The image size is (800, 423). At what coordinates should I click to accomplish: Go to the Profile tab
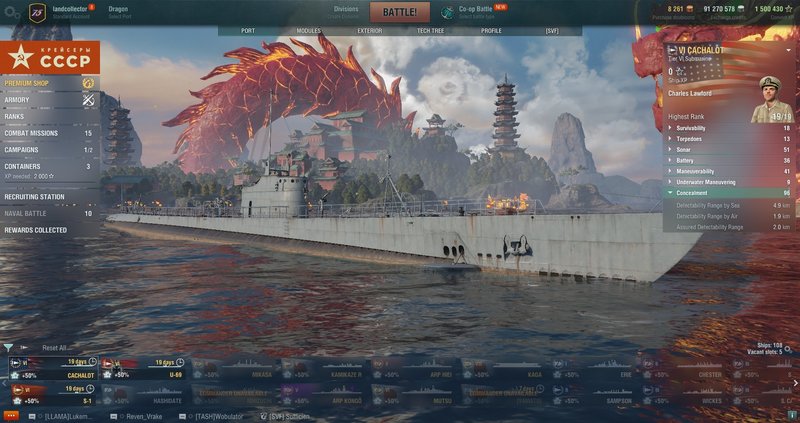click(x=491, y=31)
